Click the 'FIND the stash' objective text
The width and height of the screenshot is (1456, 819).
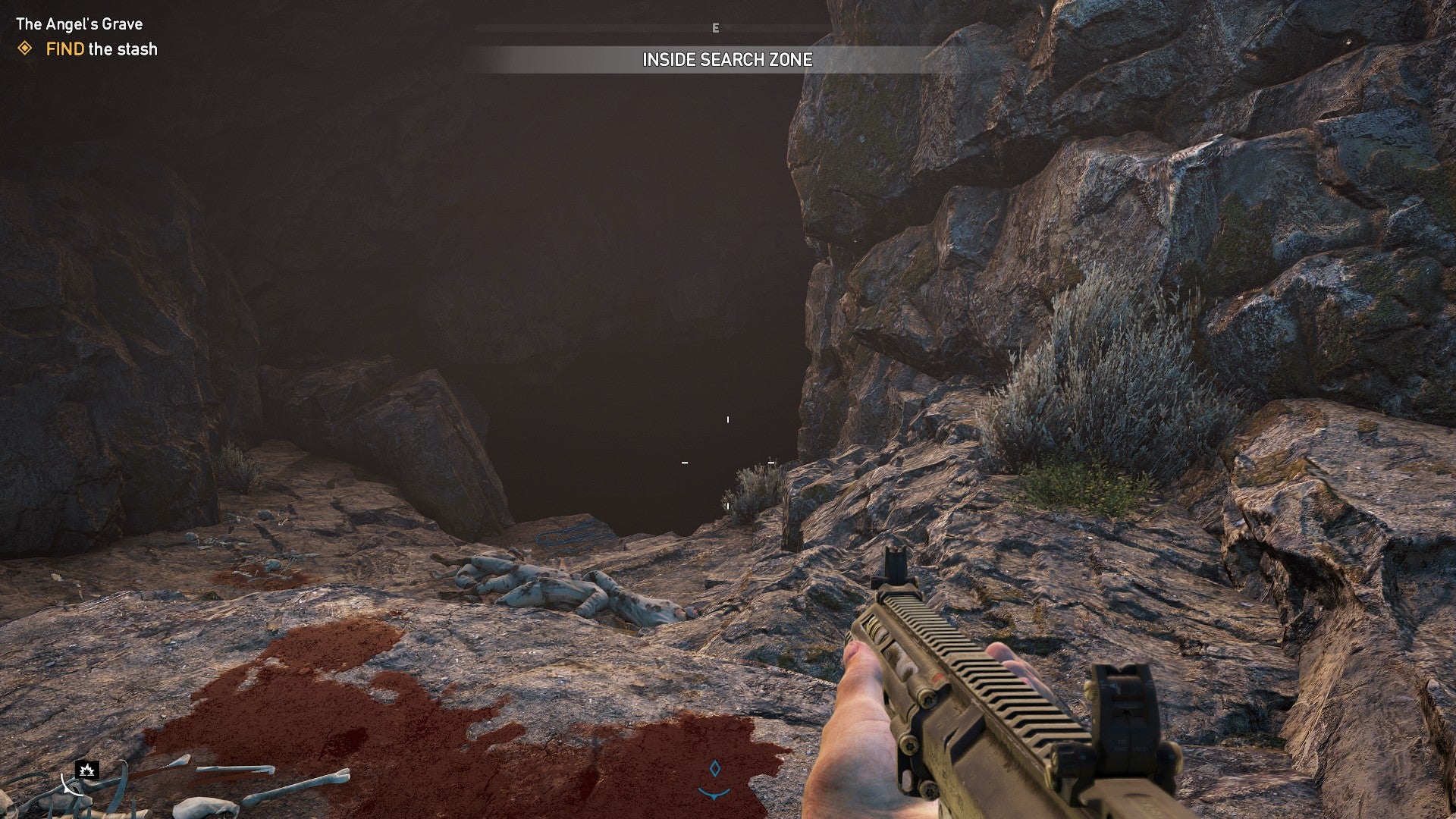101,49
